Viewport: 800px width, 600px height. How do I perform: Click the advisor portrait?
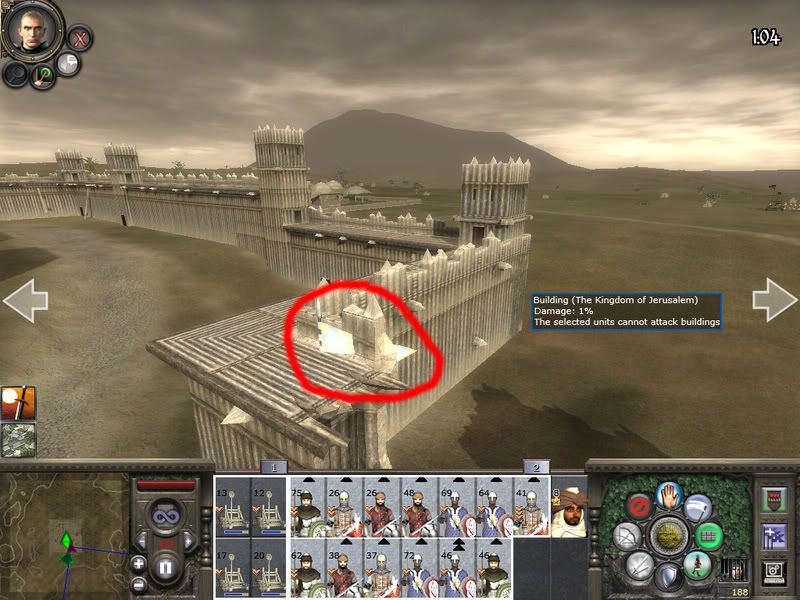30,30
